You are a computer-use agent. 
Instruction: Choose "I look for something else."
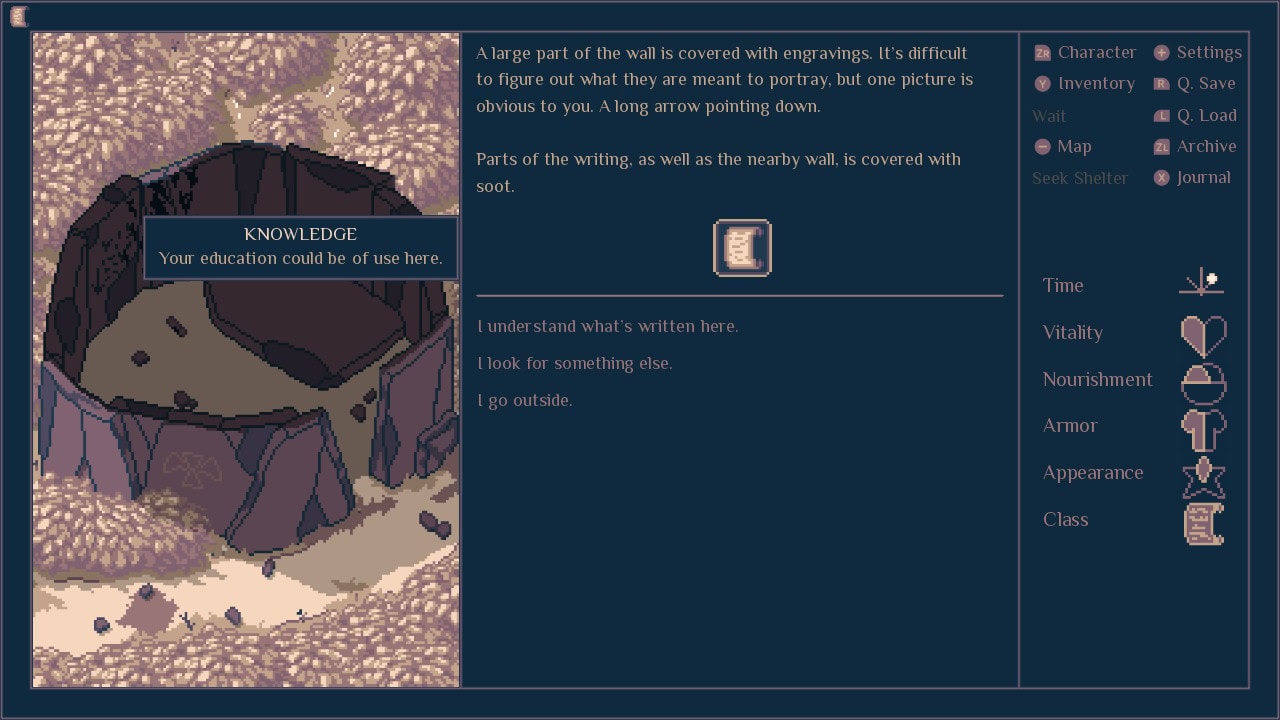tap(575, 364)
